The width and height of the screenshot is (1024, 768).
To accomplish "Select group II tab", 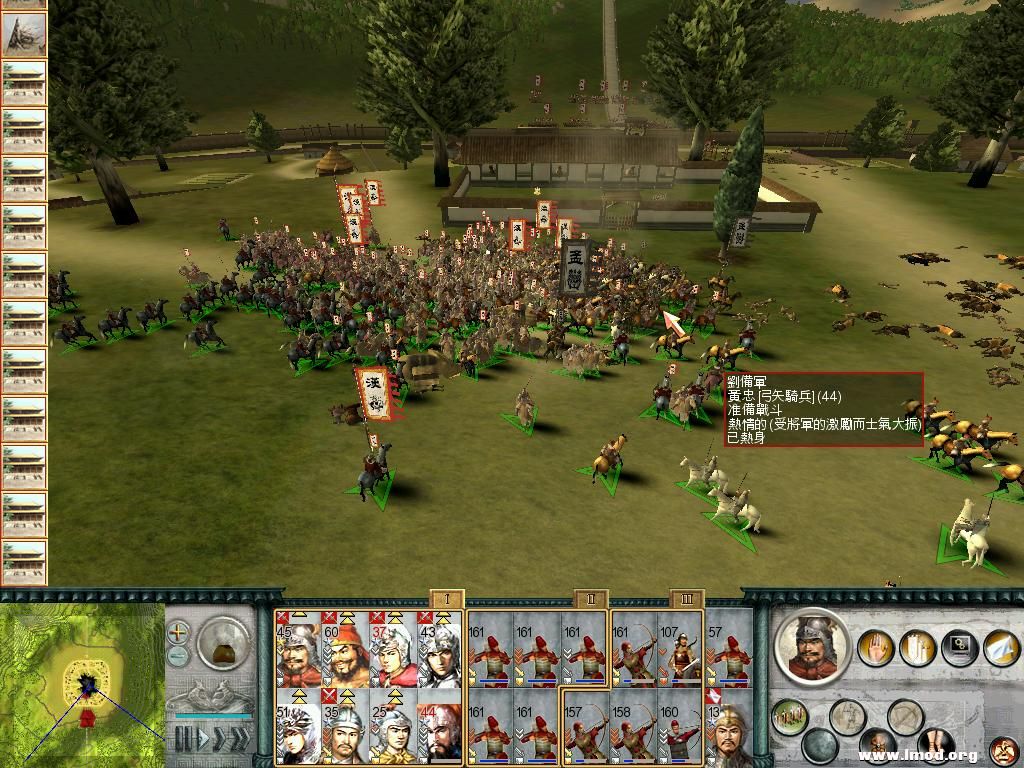I will tap(590, 599).
